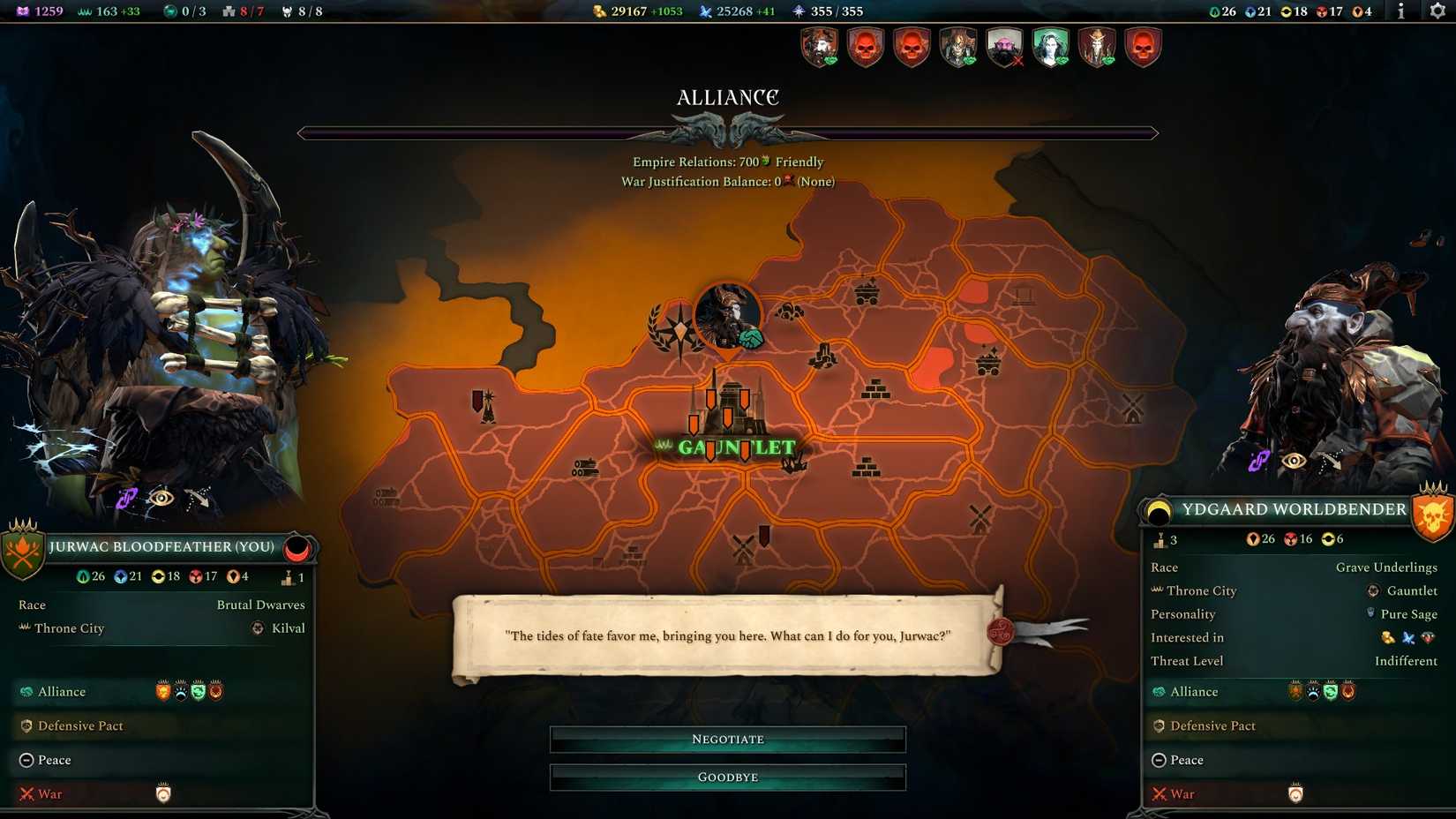Open the settings gear in the top right
The width and height of the screenshot is (1456, 819).
pyautogui.click(x=1437, y=11)
